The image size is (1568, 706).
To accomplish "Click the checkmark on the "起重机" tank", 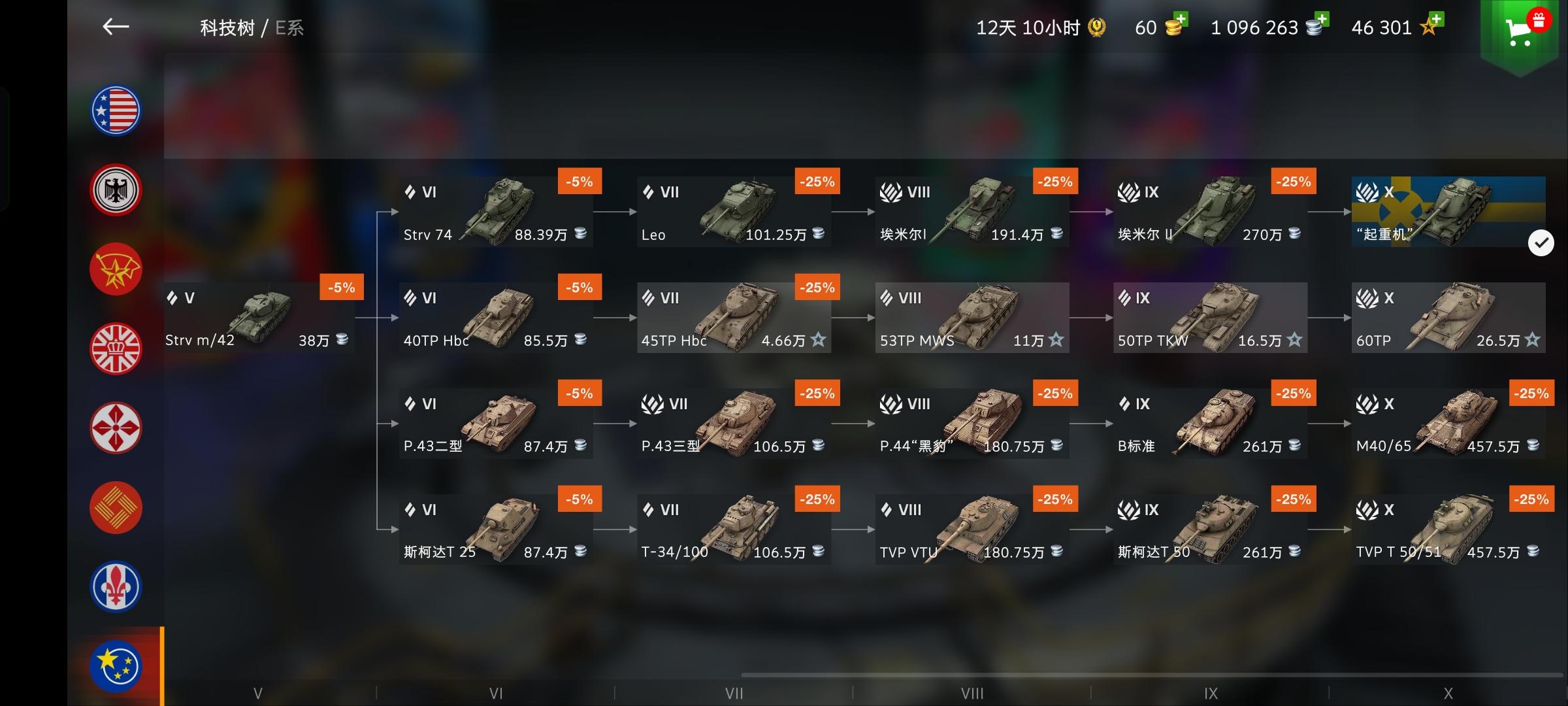I will tap(1543, 243).
